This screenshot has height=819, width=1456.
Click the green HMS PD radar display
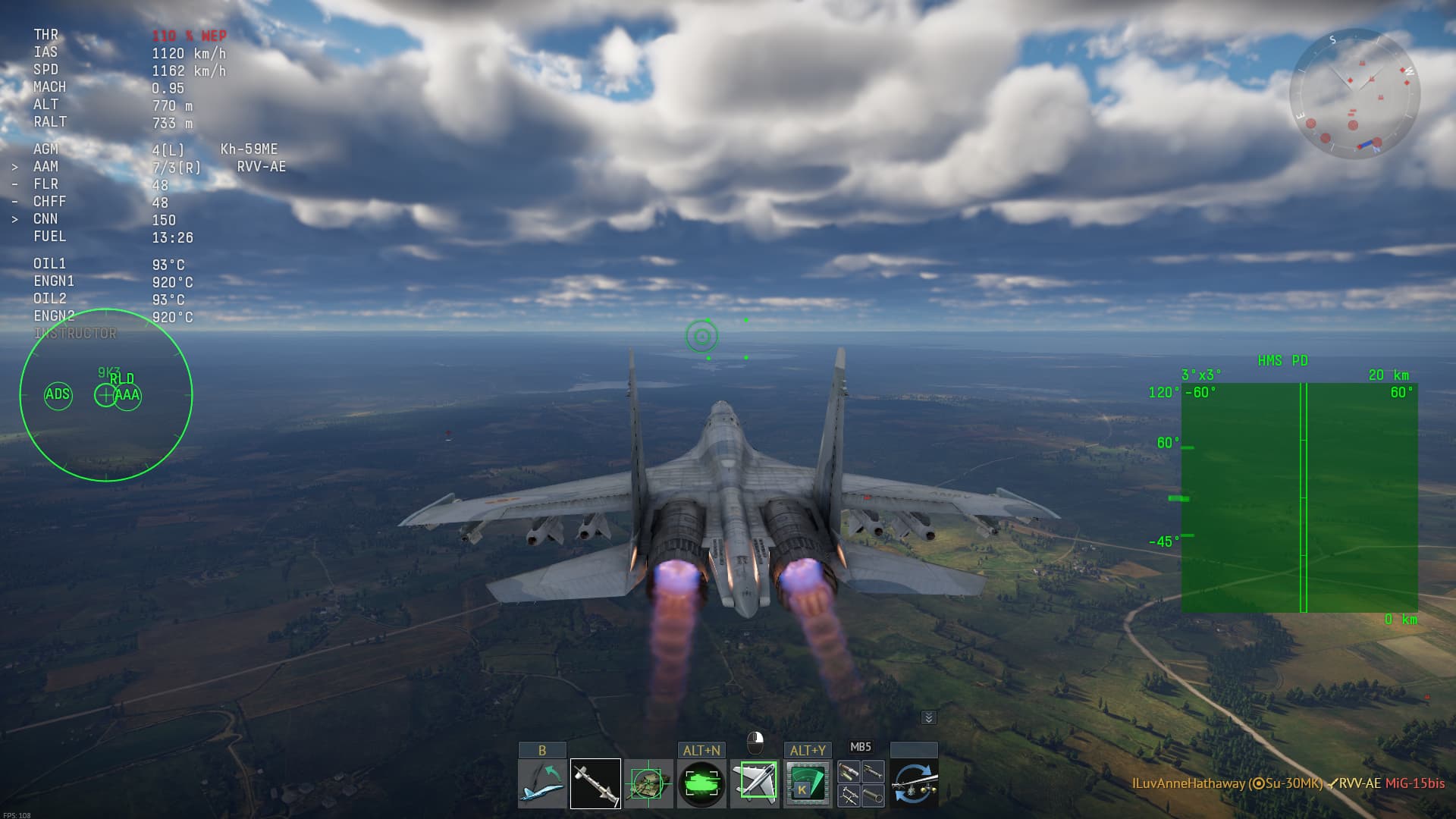(x=1299, y=497)
